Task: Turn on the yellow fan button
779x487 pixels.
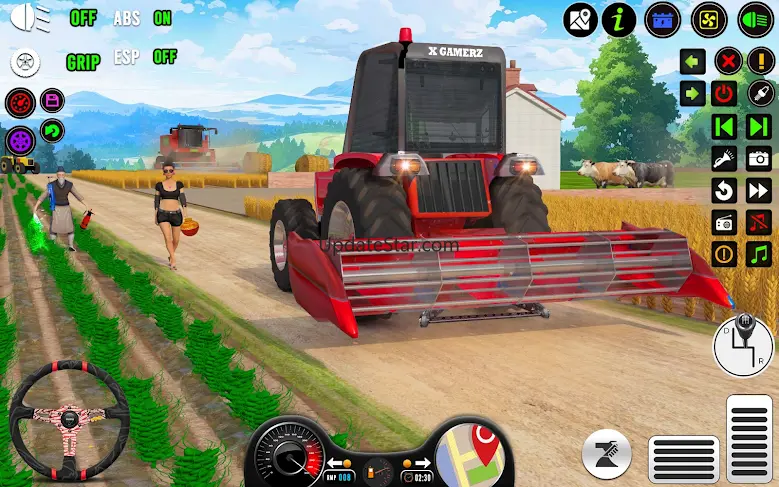Action: pos(707,18)
